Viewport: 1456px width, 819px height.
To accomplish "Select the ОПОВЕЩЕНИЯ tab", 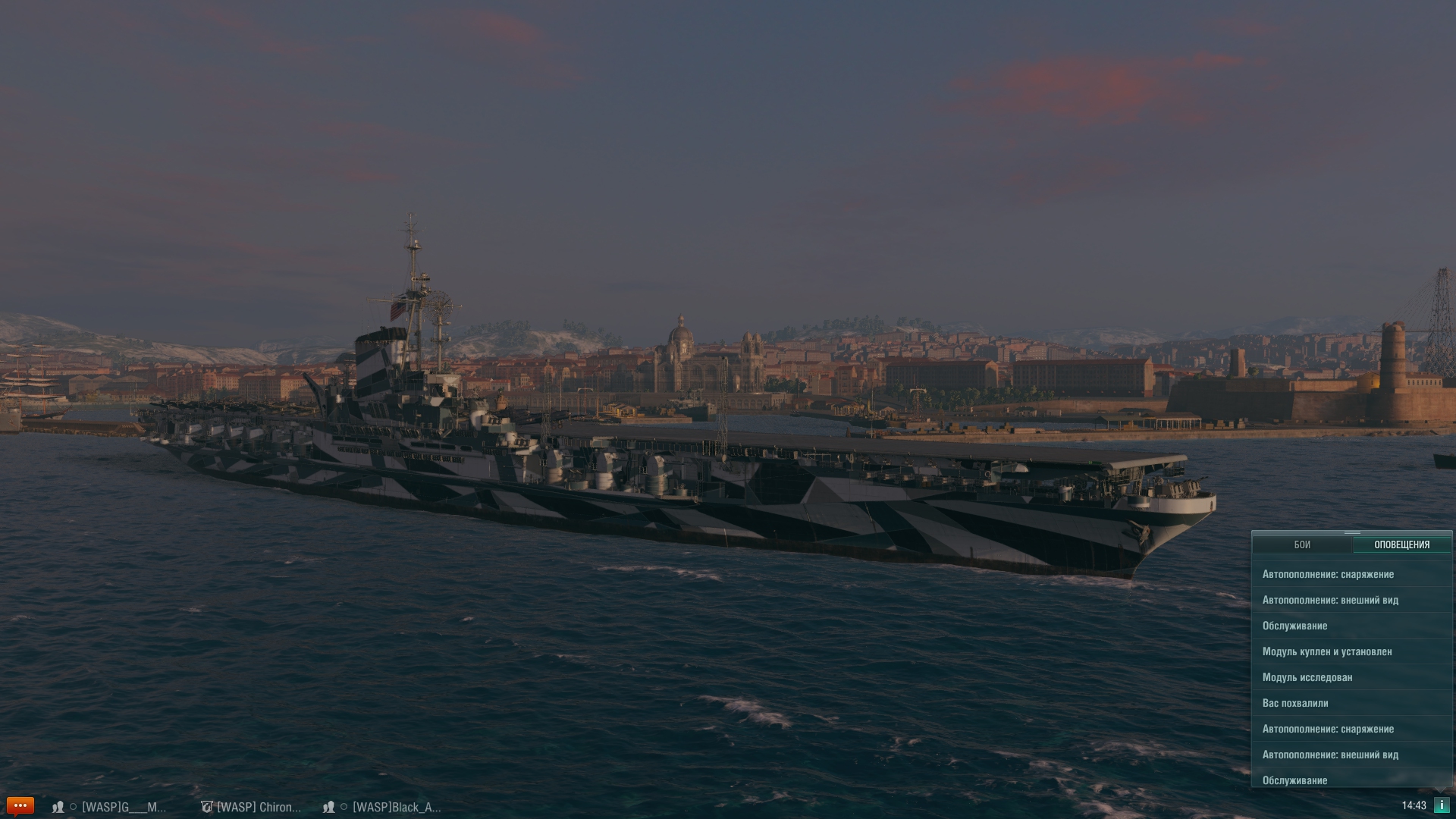I will tap(1401, 544).
